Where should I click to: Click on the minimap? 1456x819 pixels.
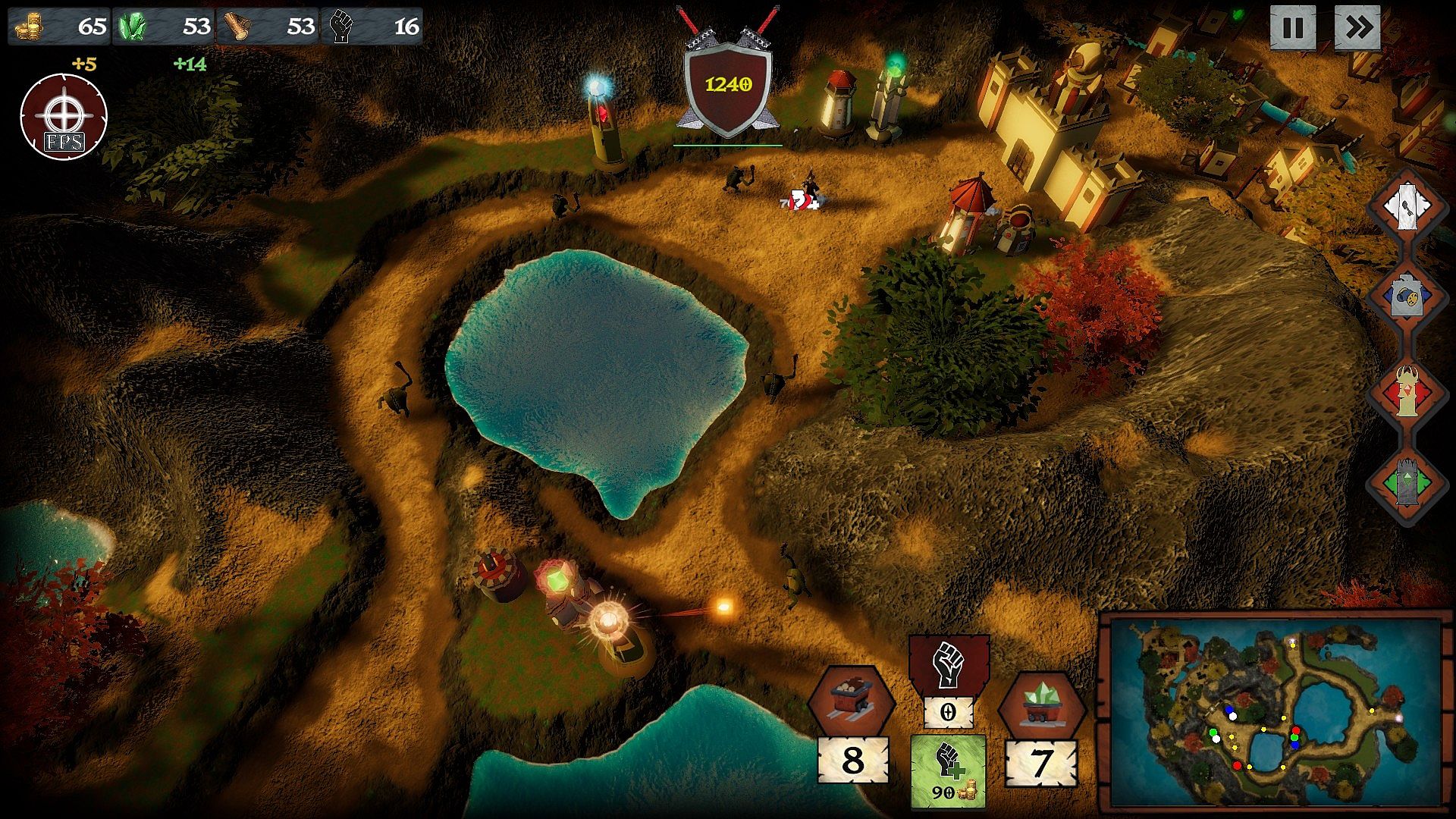coord(1274,713)
